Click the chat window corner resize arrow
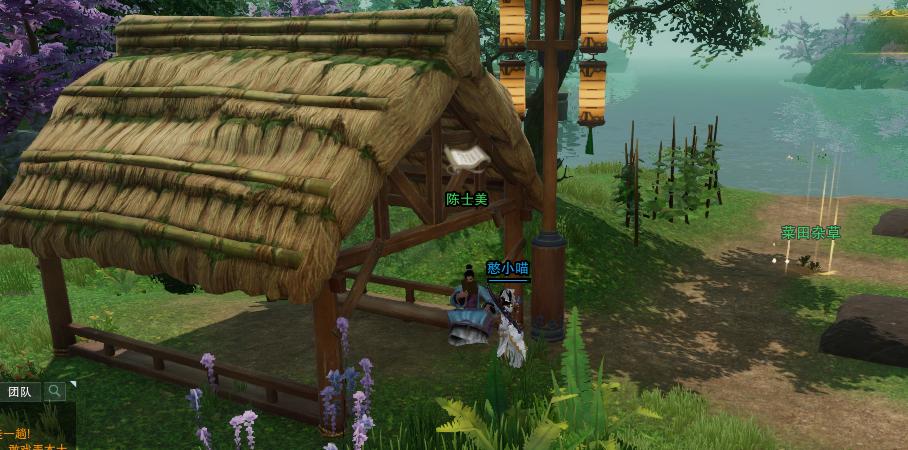This screenshot has height=450, width=908. tap(72, 384)
